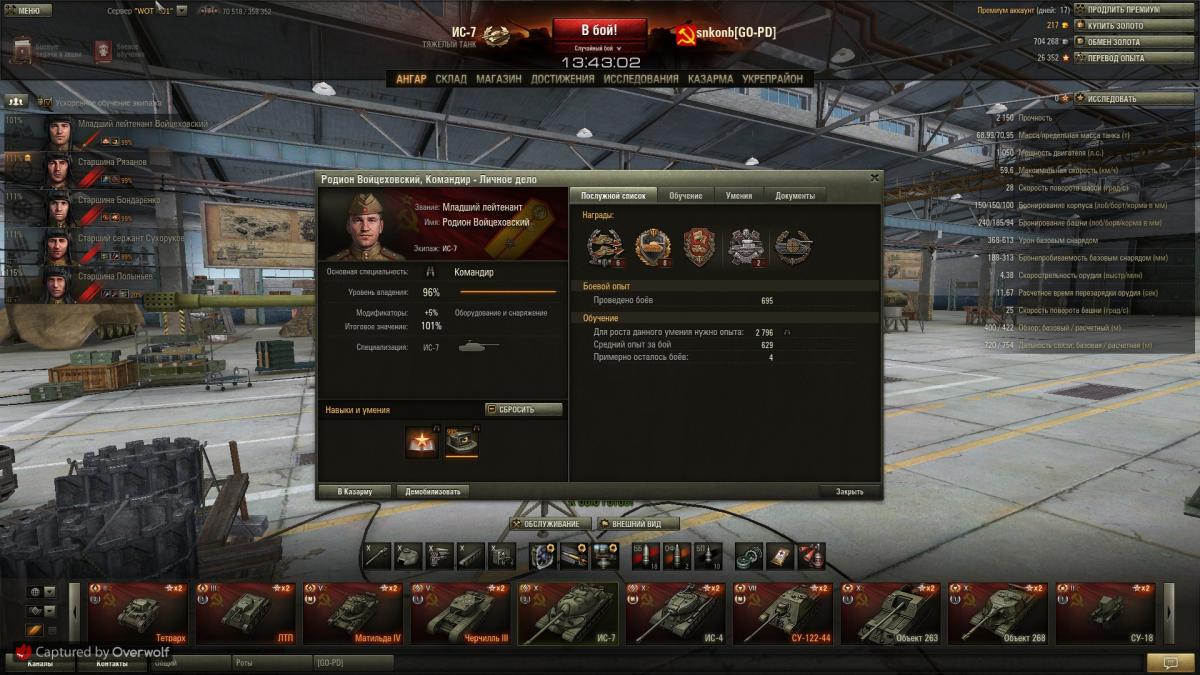Switch to the Обучение tab
The height and width of the screenshot is (675, 1200).
(685, 196)
